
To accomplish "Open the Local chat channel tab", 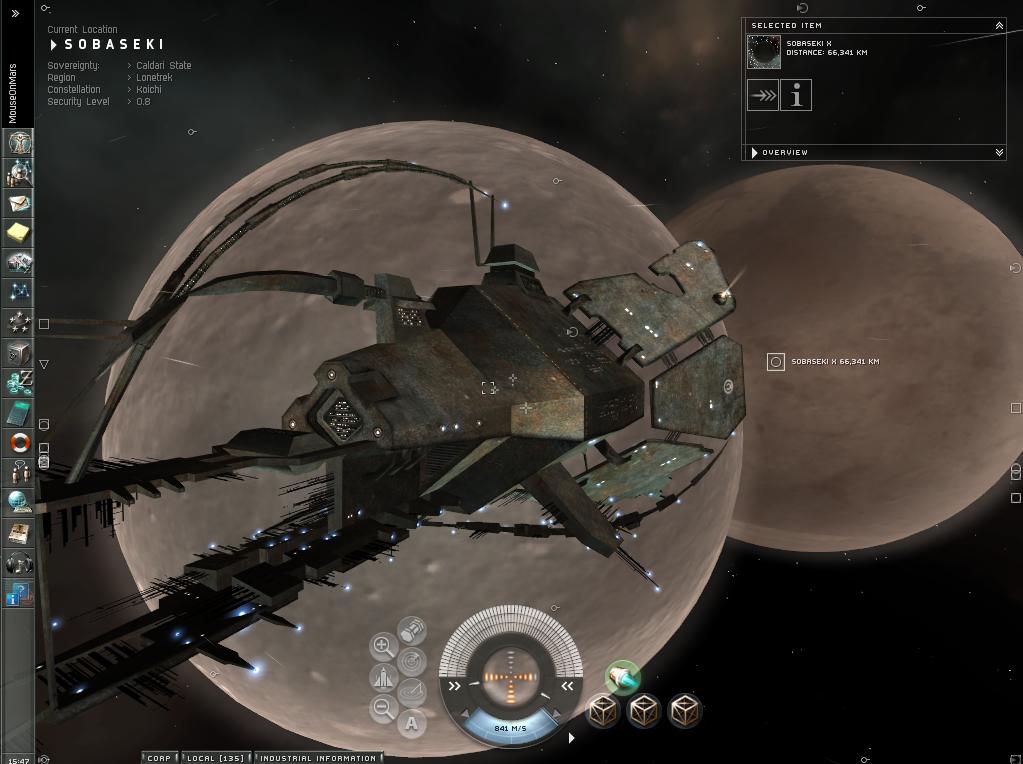I will [217, 758].
